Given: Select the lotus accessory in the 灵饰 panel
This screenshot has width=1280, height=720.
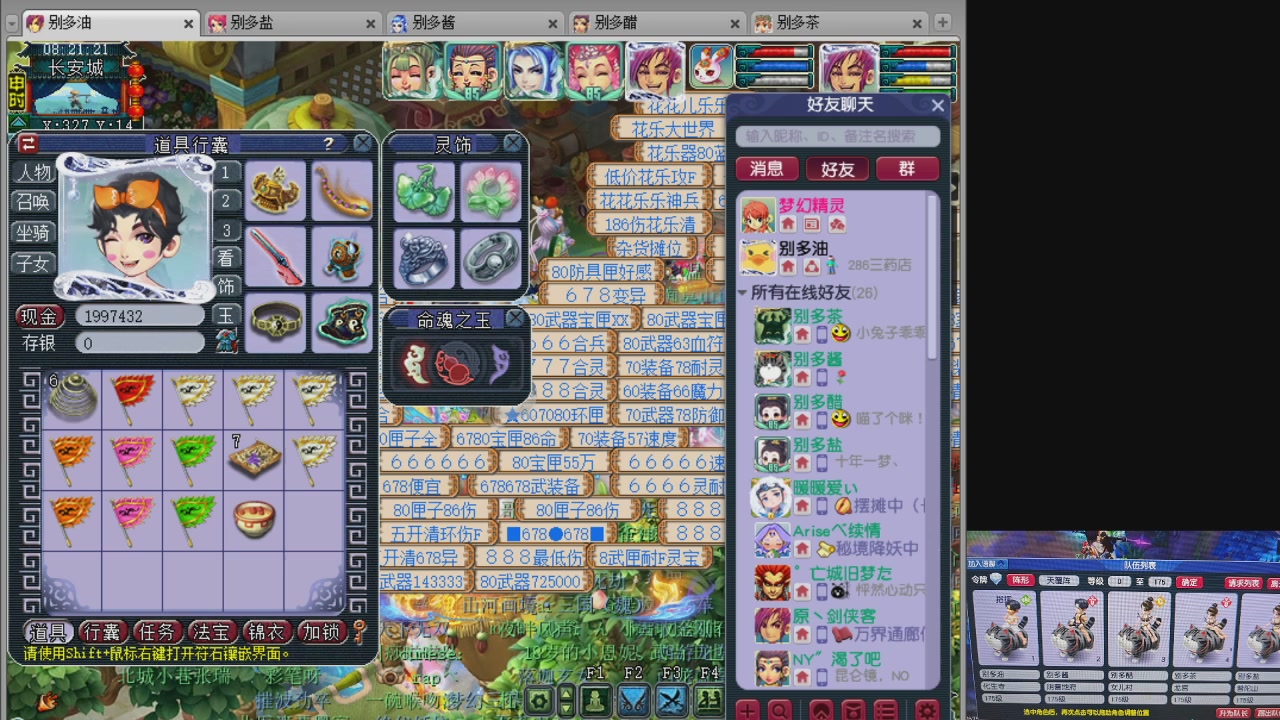Looking at the screenshot, I should pyautogui.click(x=489, y=189).
